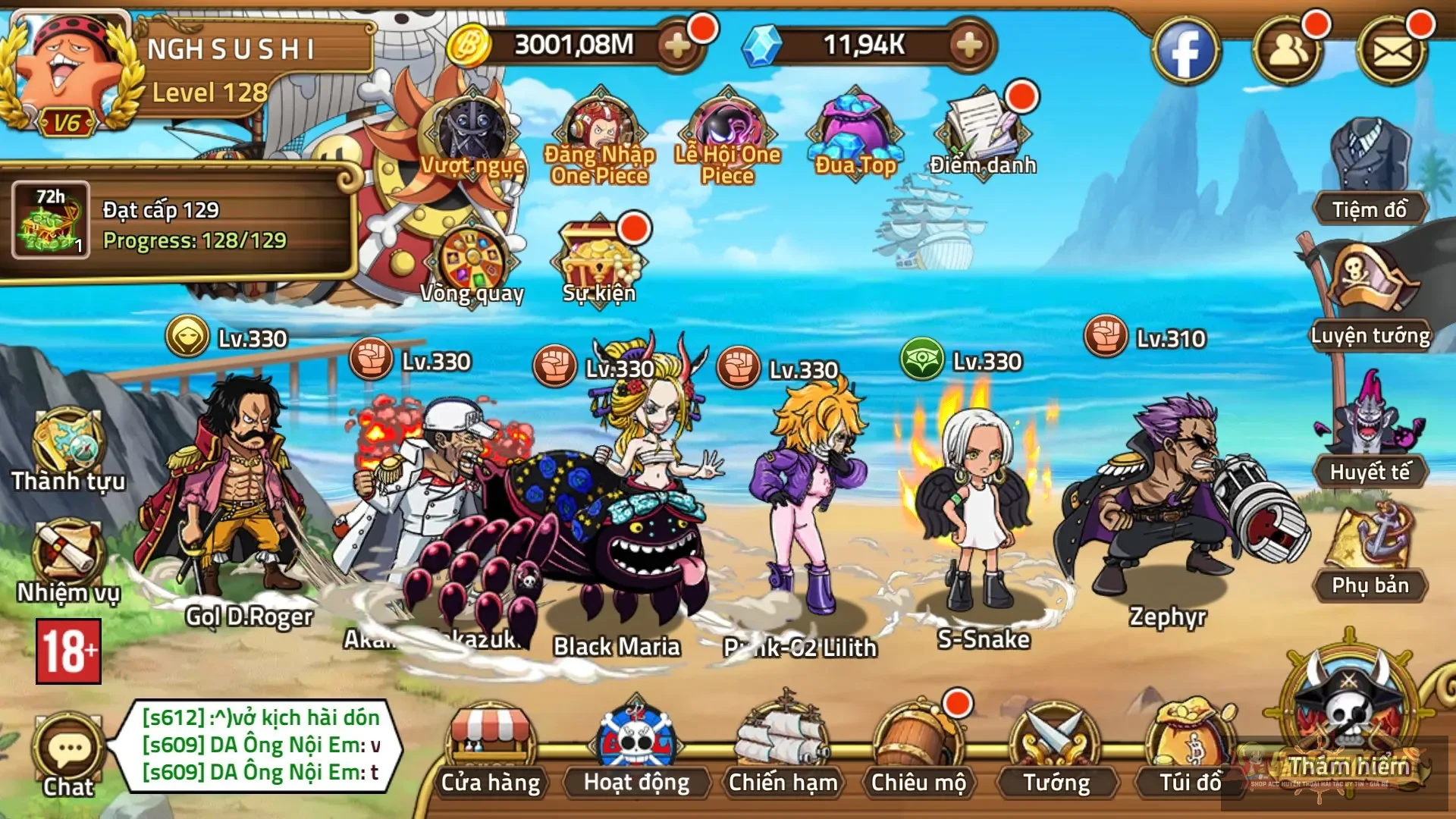Add blue diamonds with the plus button

(x=969, y=46)
